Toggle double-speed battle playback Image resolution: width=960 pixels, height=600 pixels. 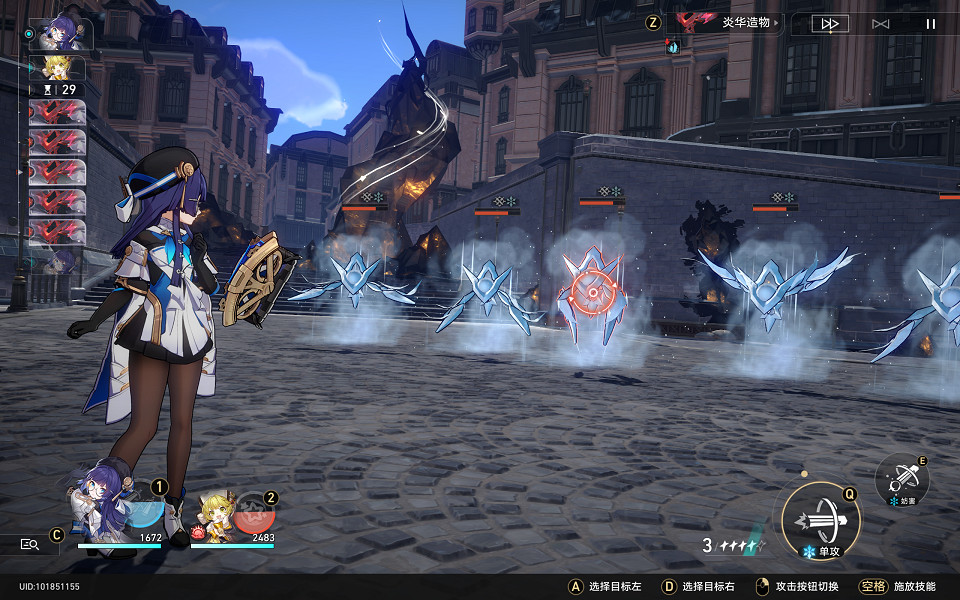(829, 24)
